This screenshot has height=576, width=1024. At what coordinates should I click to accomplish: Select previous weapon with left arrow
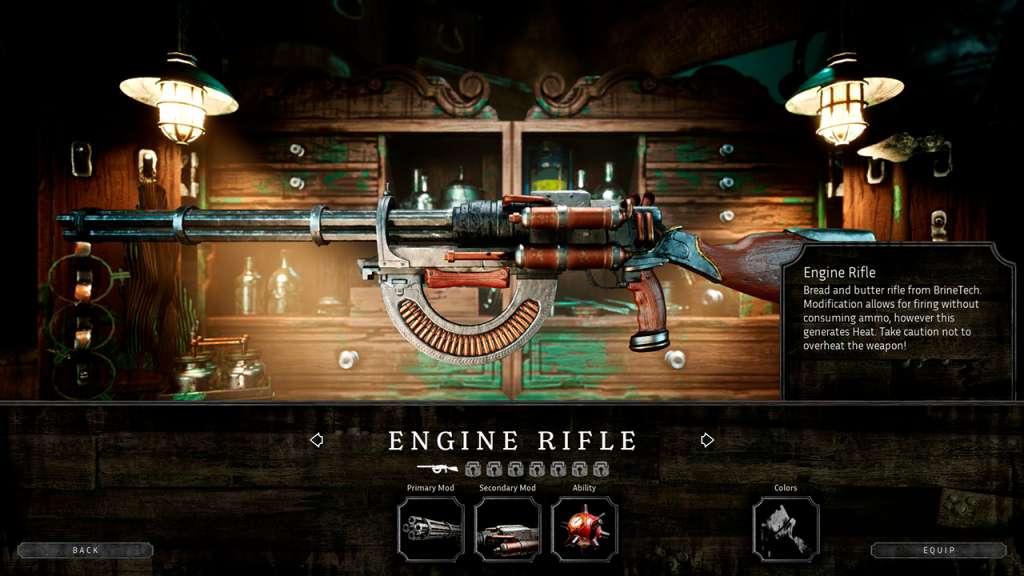(316, 440)
